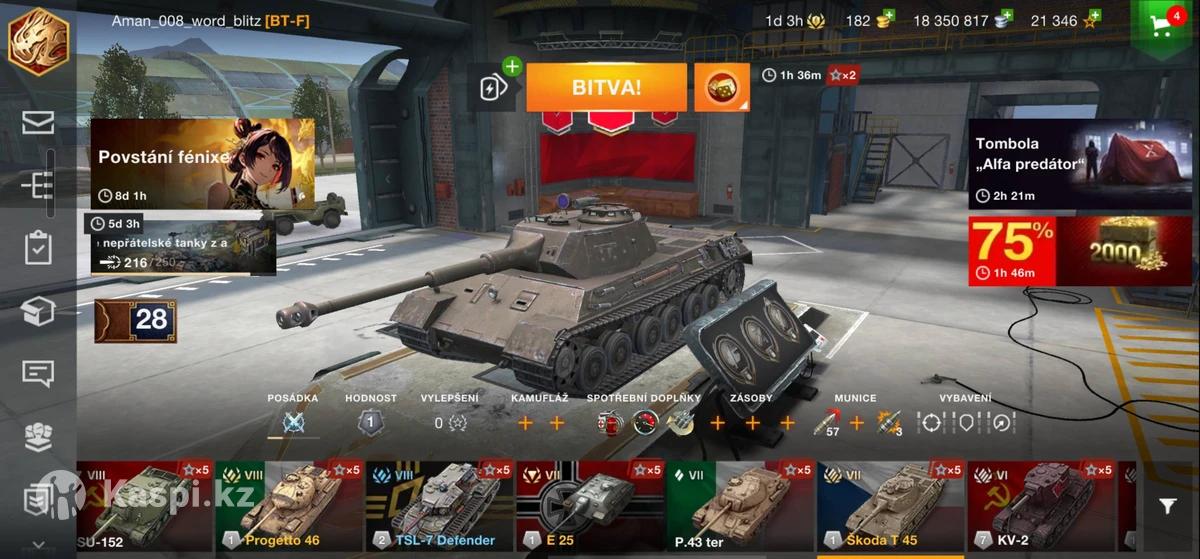Open the player profile emblem
This screenshot has width=1200, height=559.
tap(38, 41)
